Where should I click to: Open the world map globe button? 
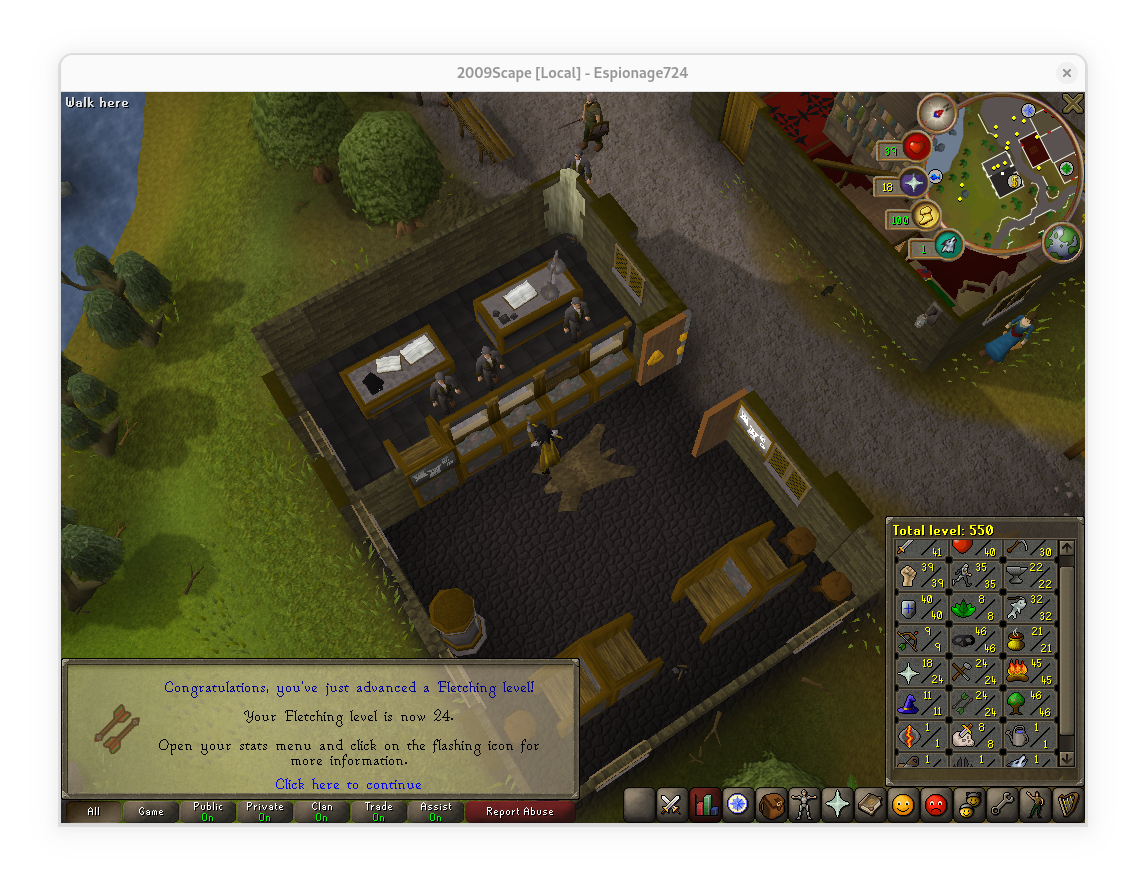(1061, 243)
